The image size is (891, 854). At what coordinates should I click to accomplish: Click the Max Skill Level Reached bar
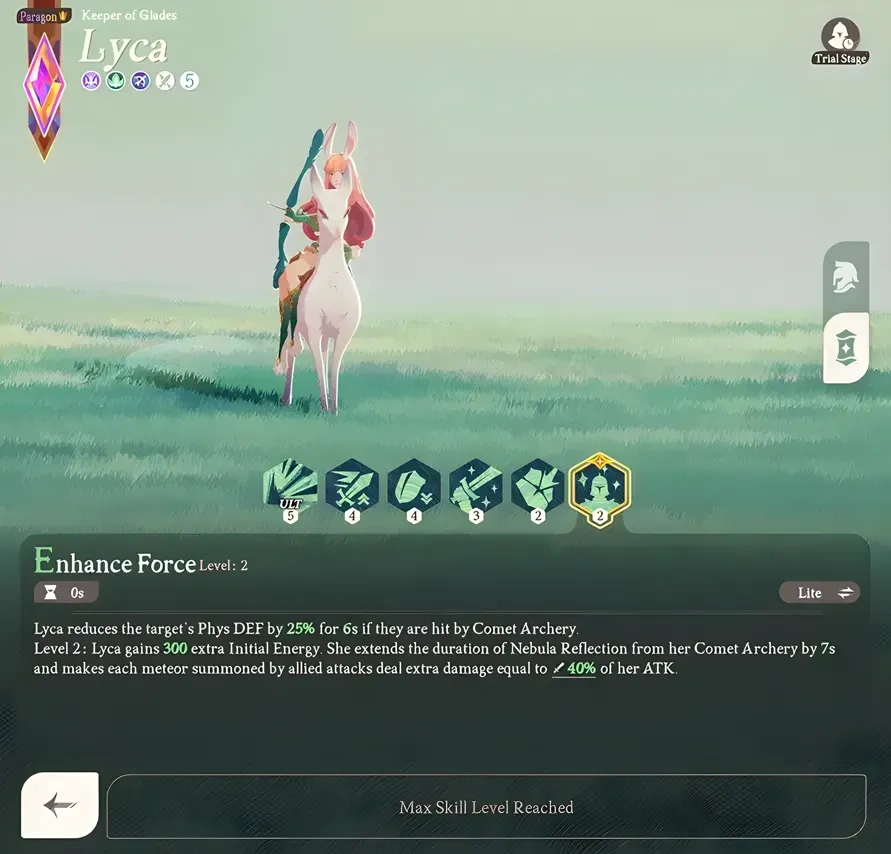coord(486,807)
